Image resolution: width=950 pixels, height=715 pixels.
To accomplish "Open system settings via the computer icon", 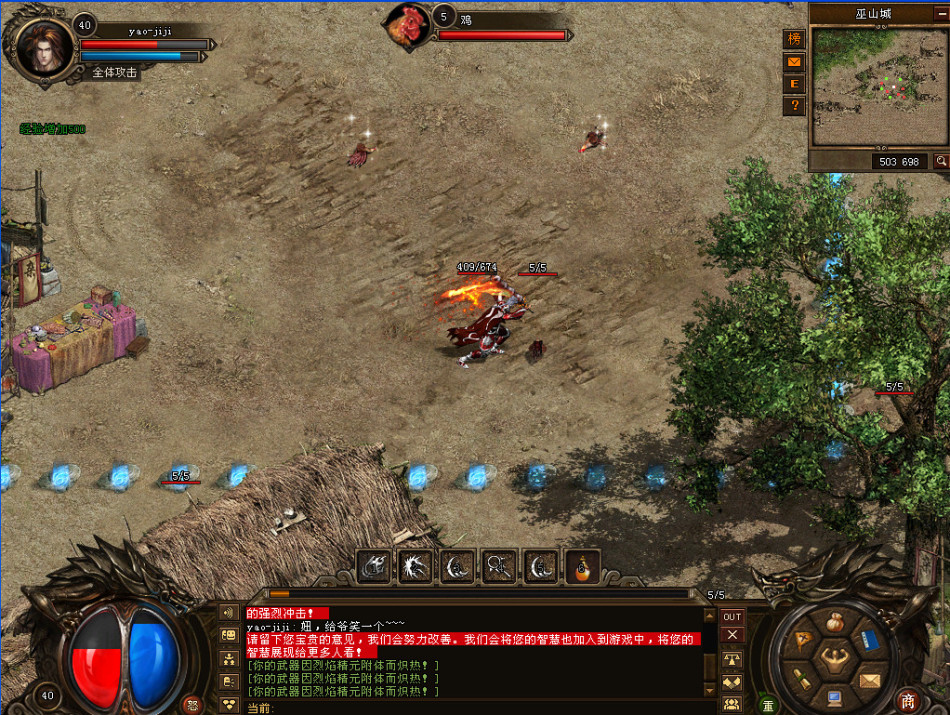I will tap(834, 697).
